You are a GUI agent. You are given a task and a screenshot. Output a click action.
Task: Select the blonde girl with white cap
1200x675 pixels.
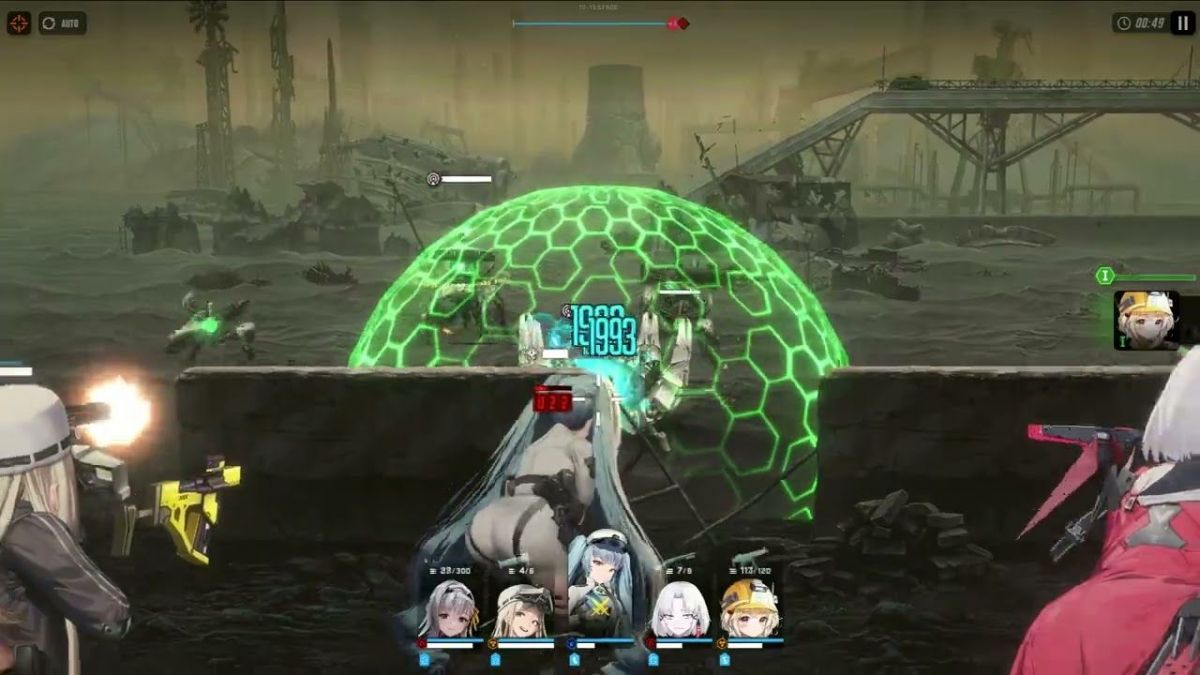[523, 609]
